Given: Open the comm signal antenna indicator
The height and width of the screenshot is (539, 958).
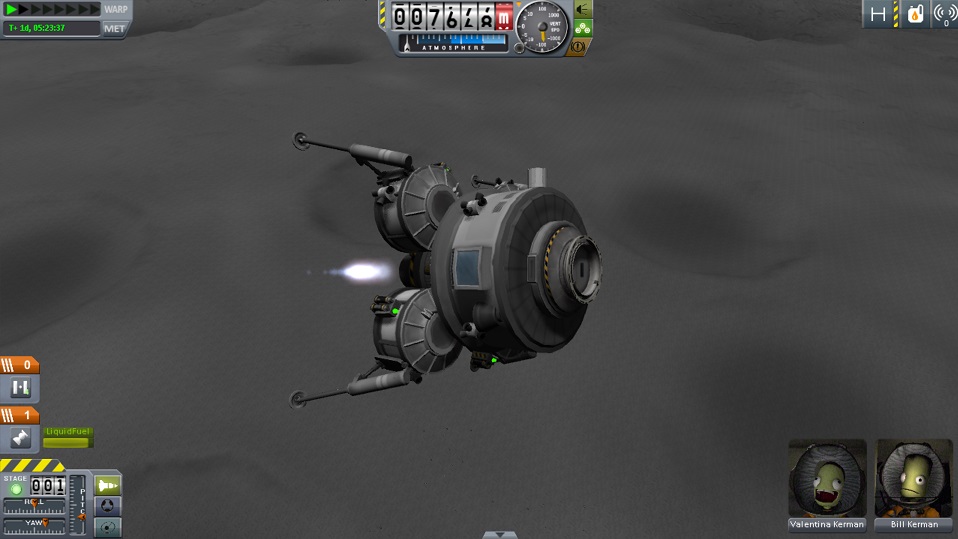Looking at the screenshot, I should coord(944,14).
